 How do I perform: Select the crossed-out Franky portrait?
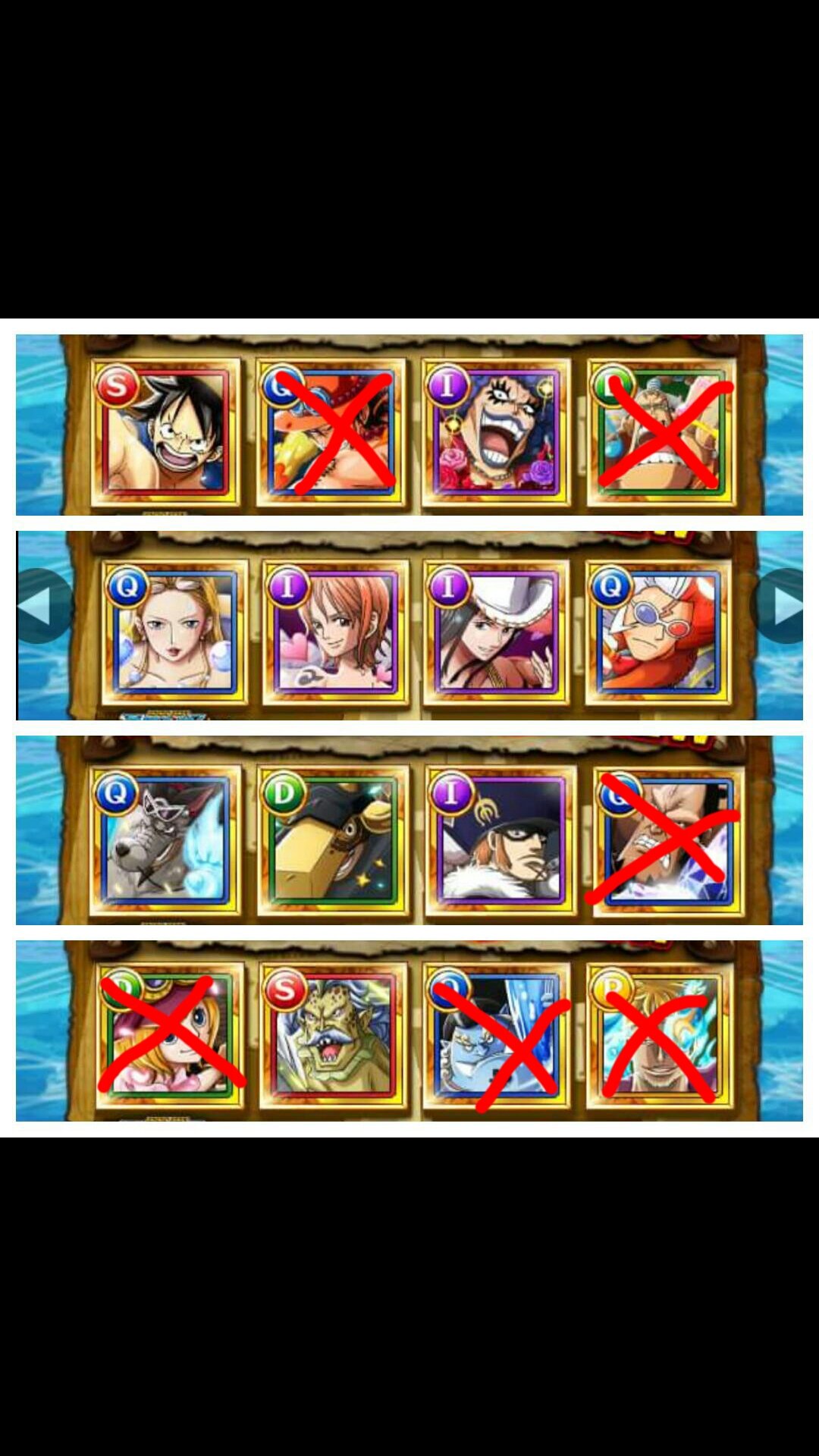point(661,432)
